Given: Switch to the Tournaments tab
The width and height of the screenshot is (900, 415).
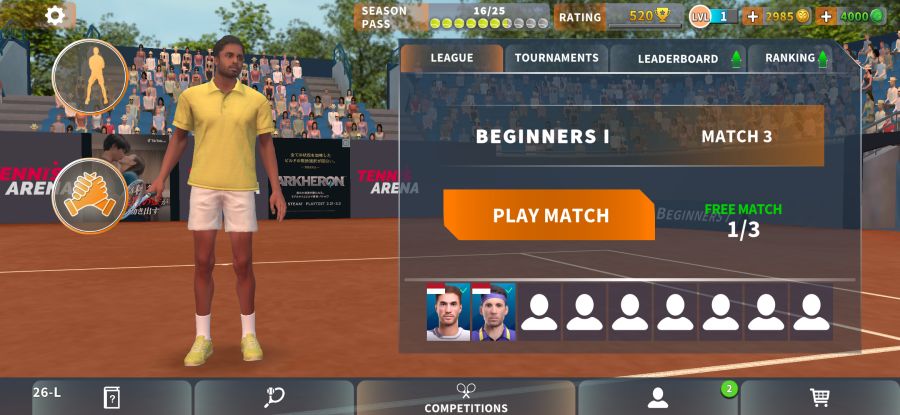Looking at the screenshot, I should 556,58.
